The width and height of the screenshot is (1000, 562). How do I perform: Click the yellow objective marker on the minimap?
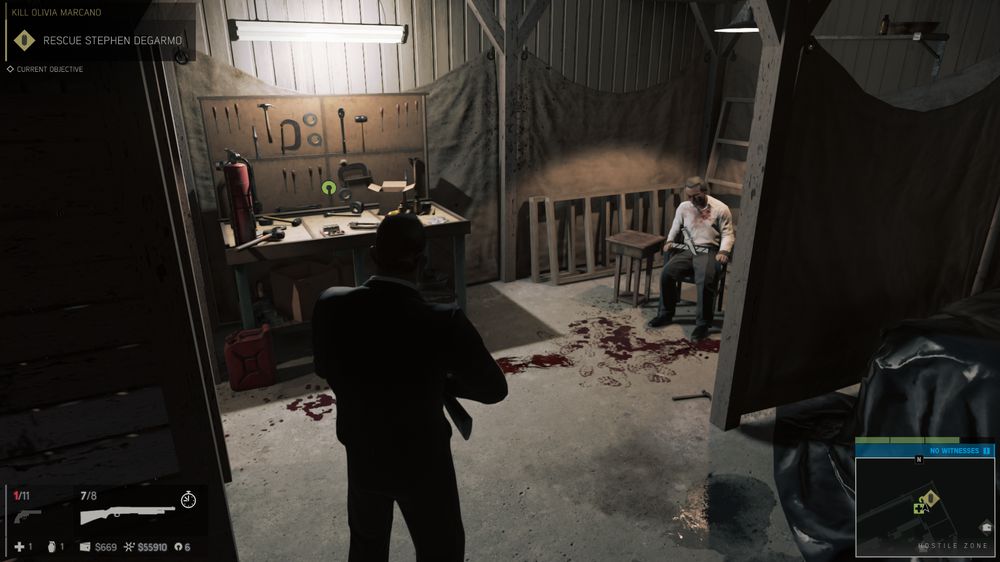click(x=930, y=498)
